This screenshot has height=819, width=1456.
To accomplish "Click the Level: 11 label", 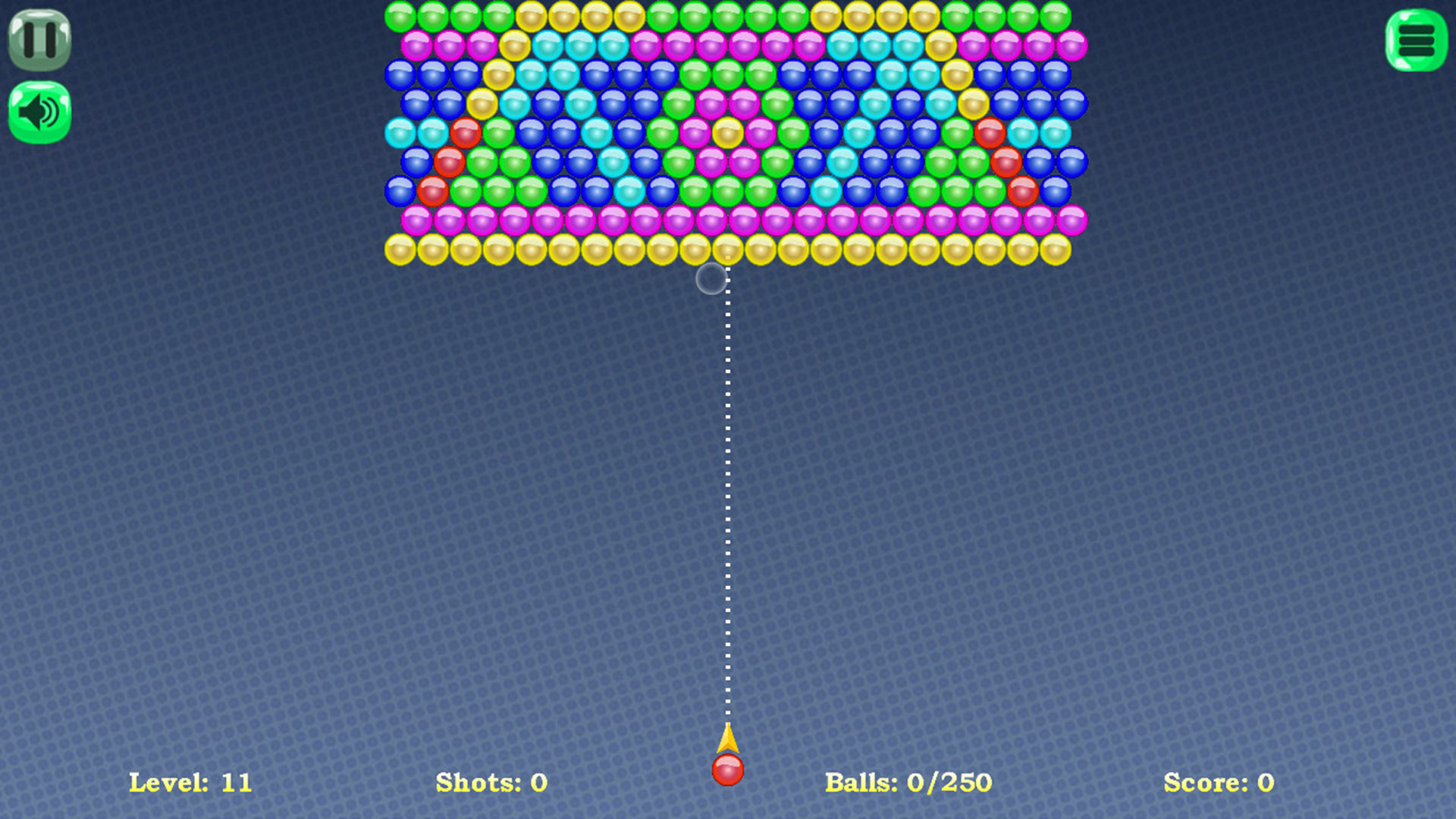I will click(x=190, y=782).
